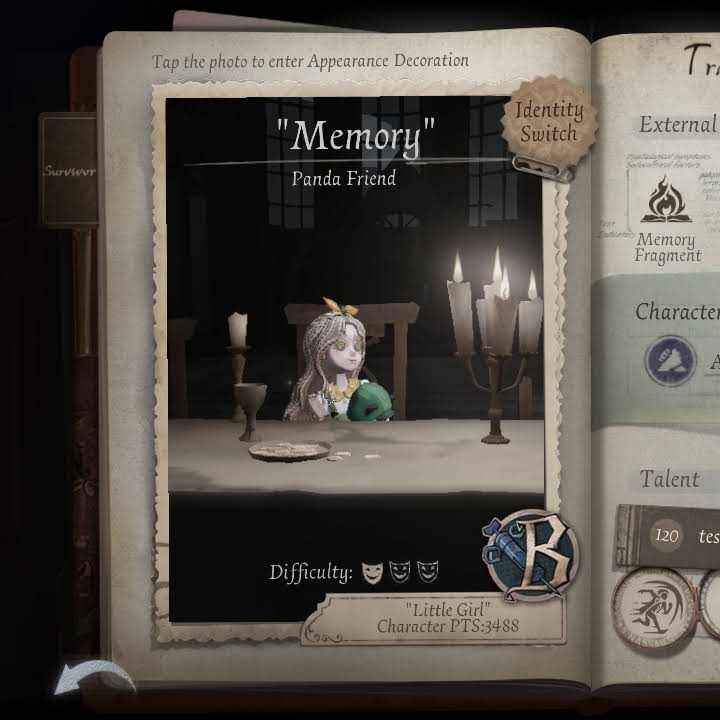The width and height of the screenshot is (720, 720).
Task: Go back with the curved arrow
Action: pos(93,678)
